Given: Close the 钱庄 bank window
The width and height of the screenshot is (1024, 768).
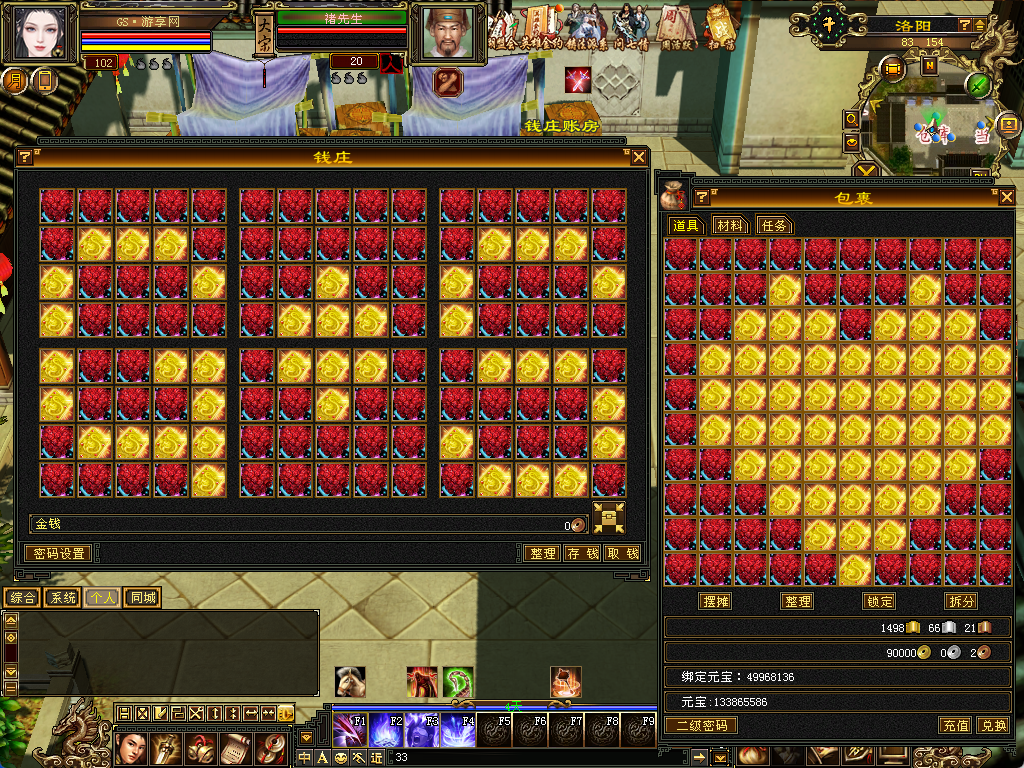Looking at the screenshot, I should pyautogui.click(x=639, y=157).
